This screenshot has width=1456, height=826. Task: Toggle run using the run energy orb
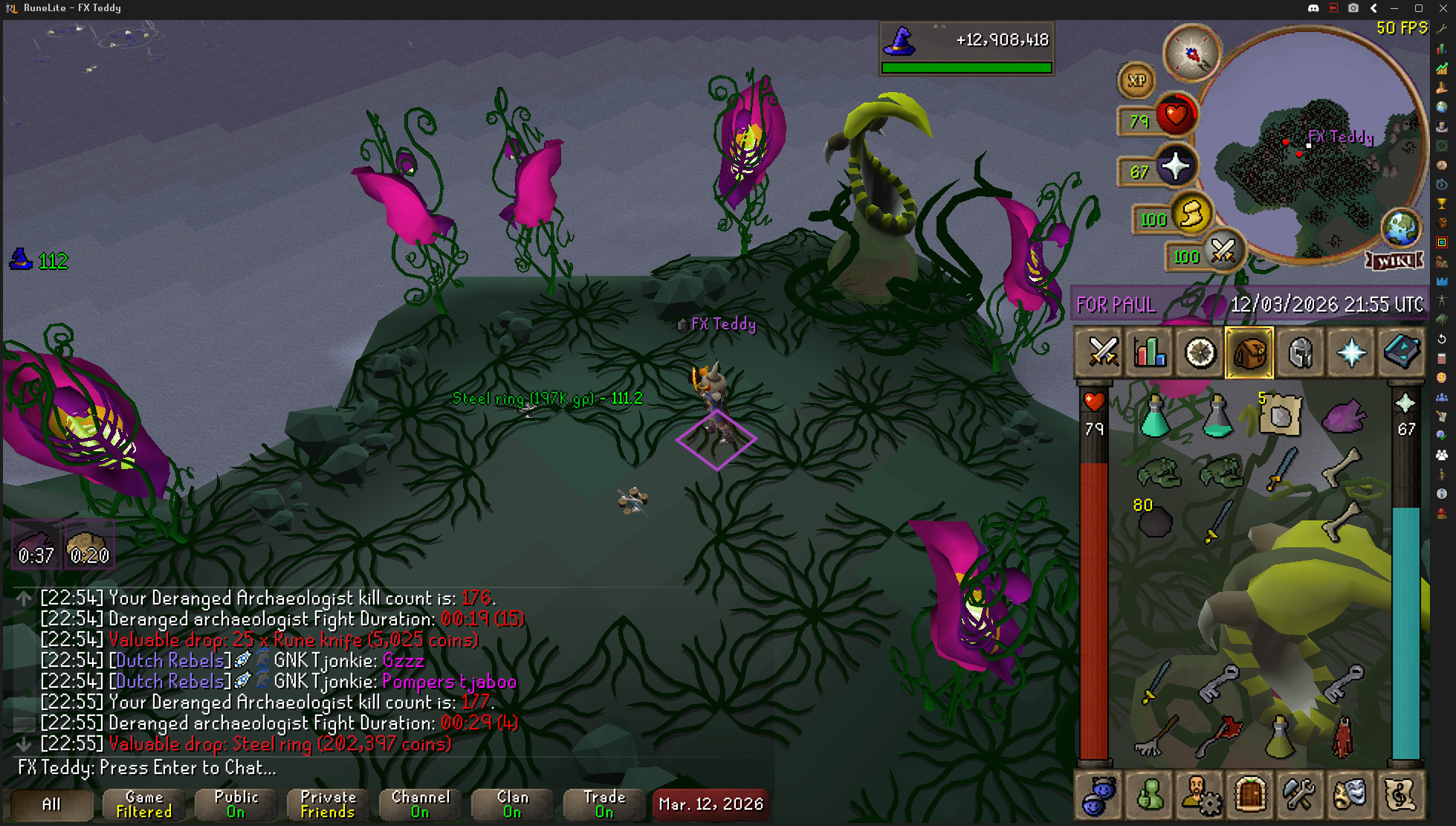1191,215
